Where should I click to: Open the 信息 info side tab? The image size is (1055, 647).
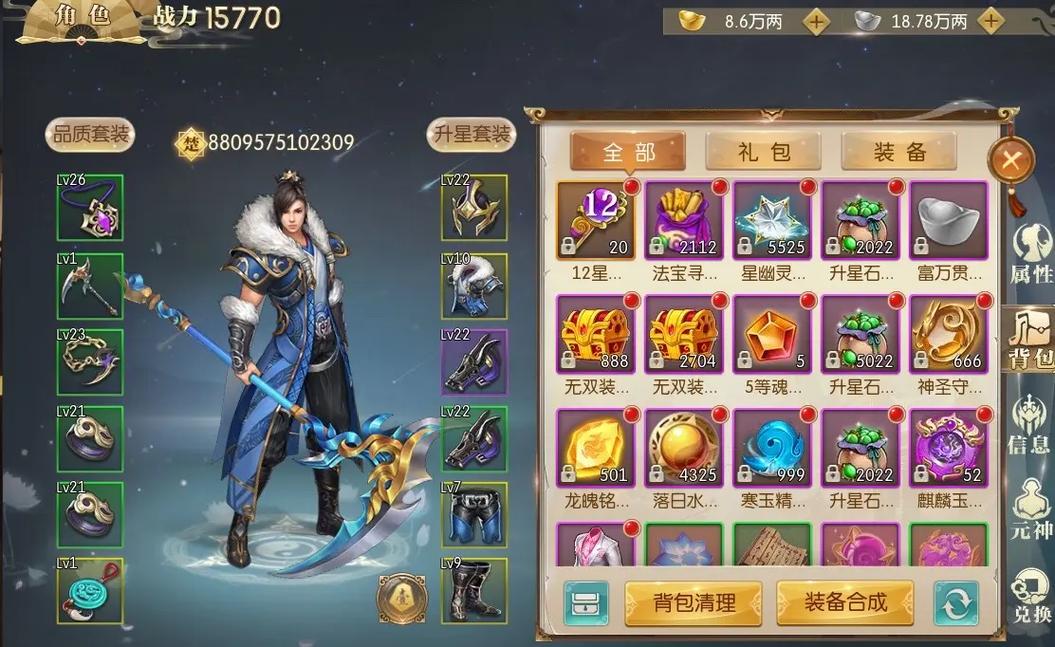1030,425
